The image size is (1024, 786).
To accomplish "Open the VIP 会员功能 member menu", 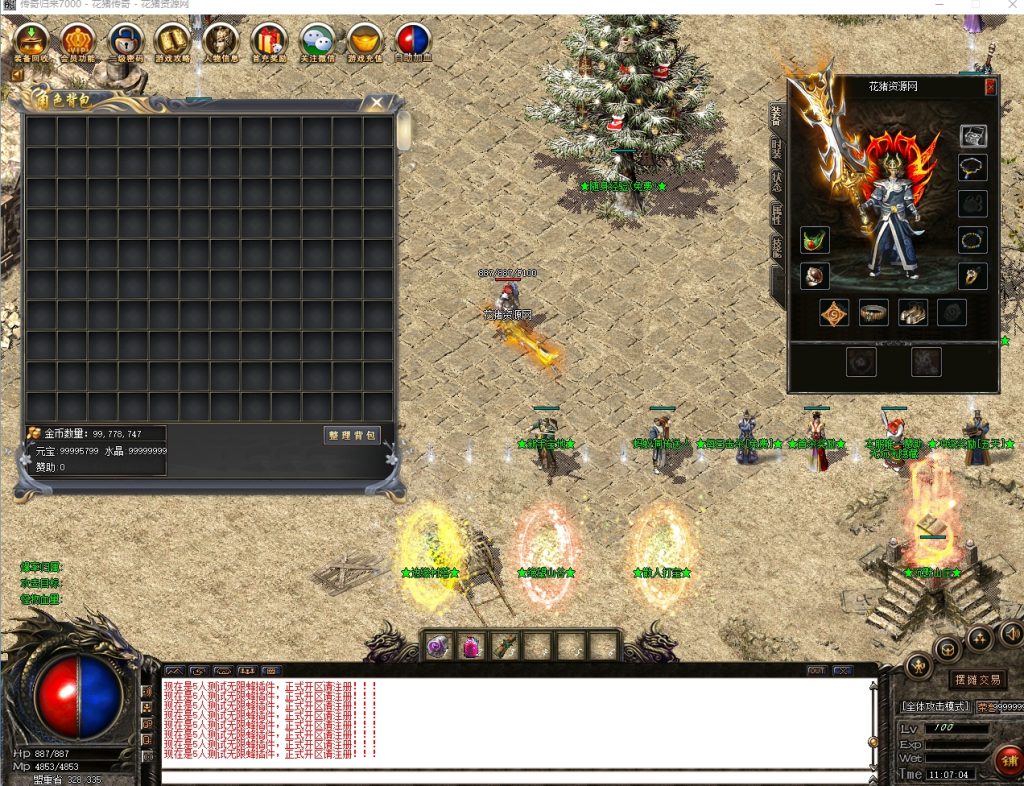I will (79, 42).
